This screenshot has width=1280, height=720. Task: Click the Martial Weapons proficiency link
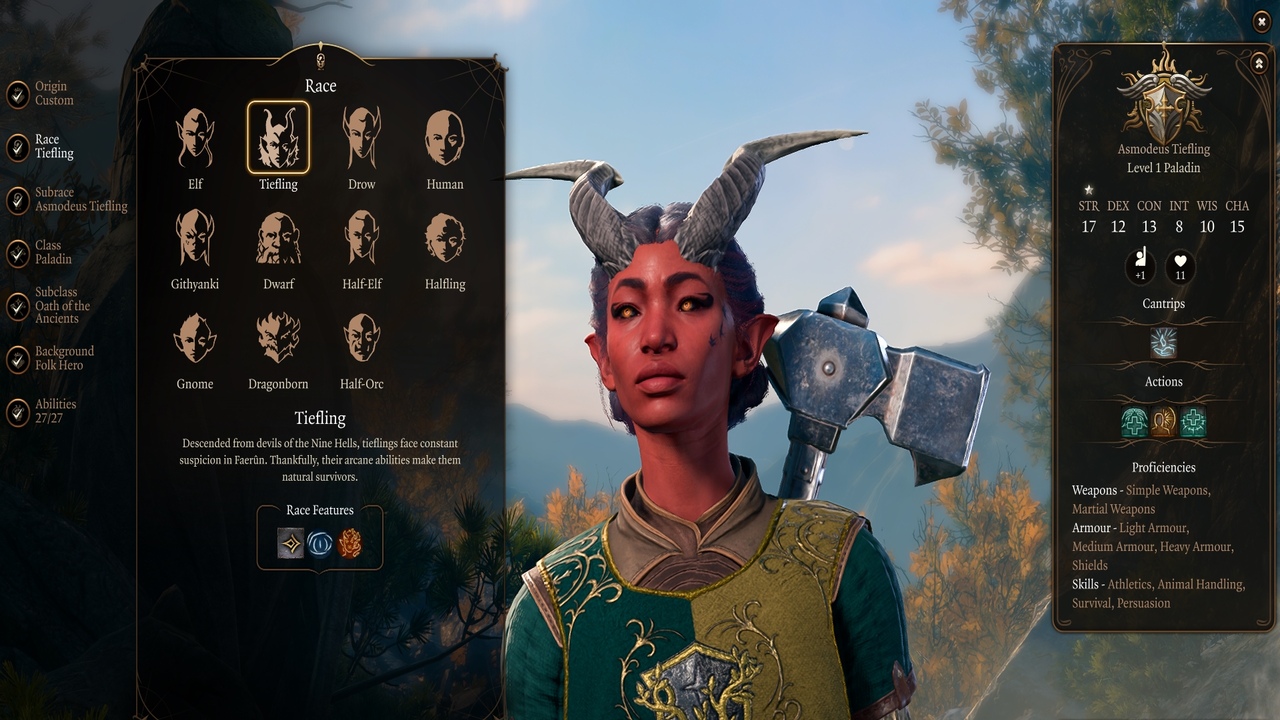[x=1113, y=508]
